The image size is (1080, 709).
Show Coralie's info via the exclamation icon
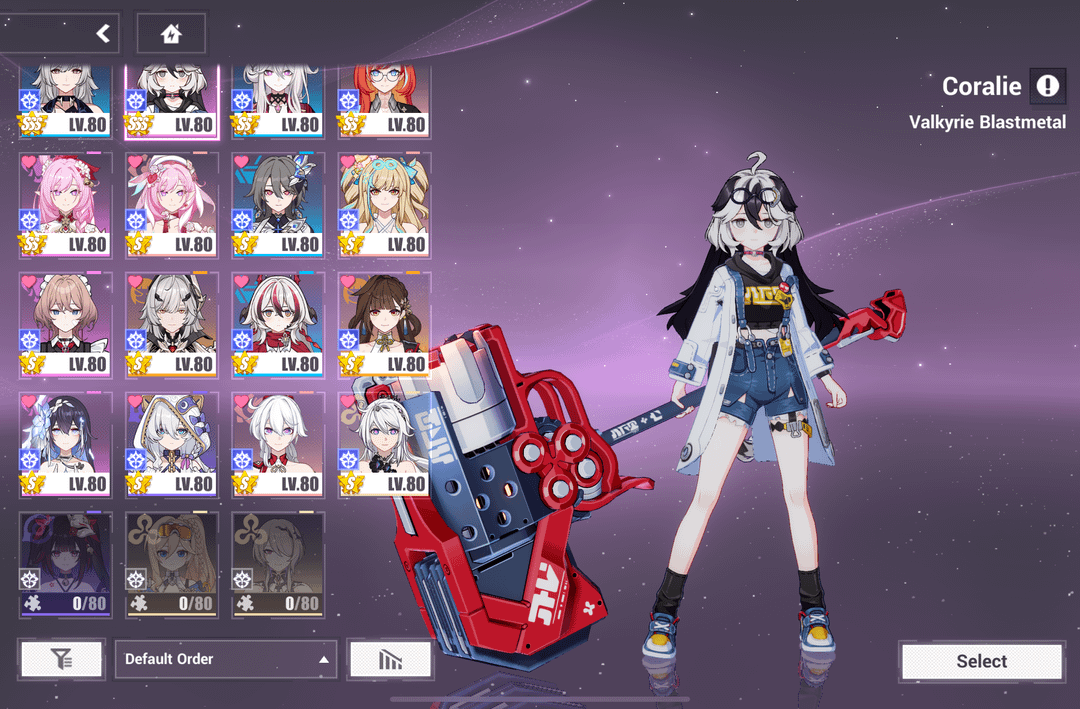tap(1047, 86)
